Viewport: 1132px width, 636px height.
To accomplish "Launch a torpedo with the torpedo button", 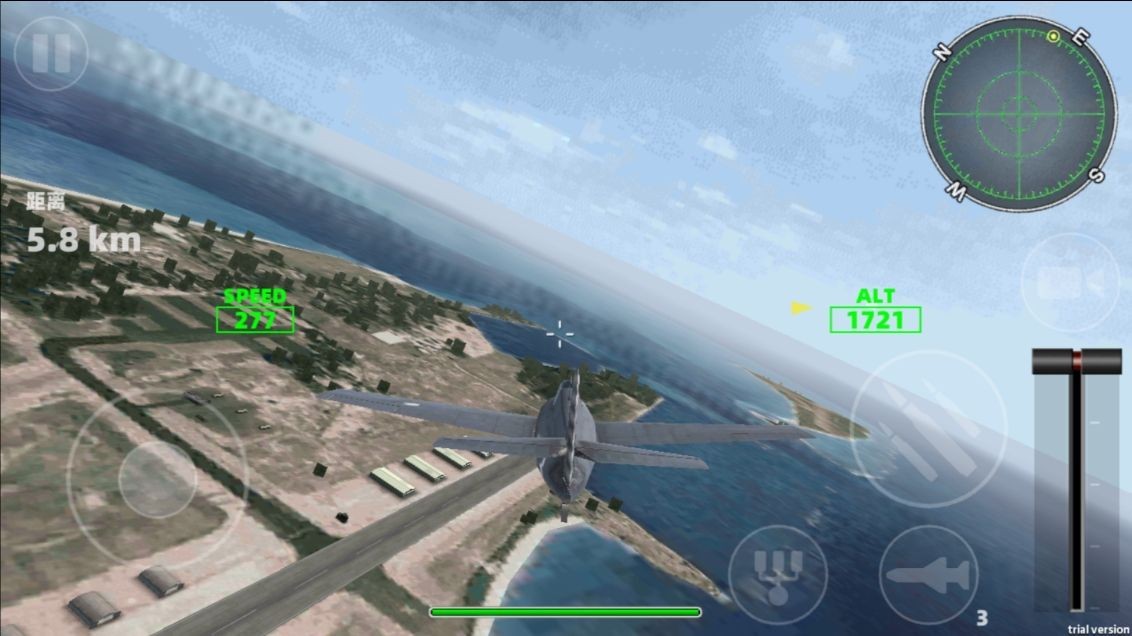I will [928, 575].
